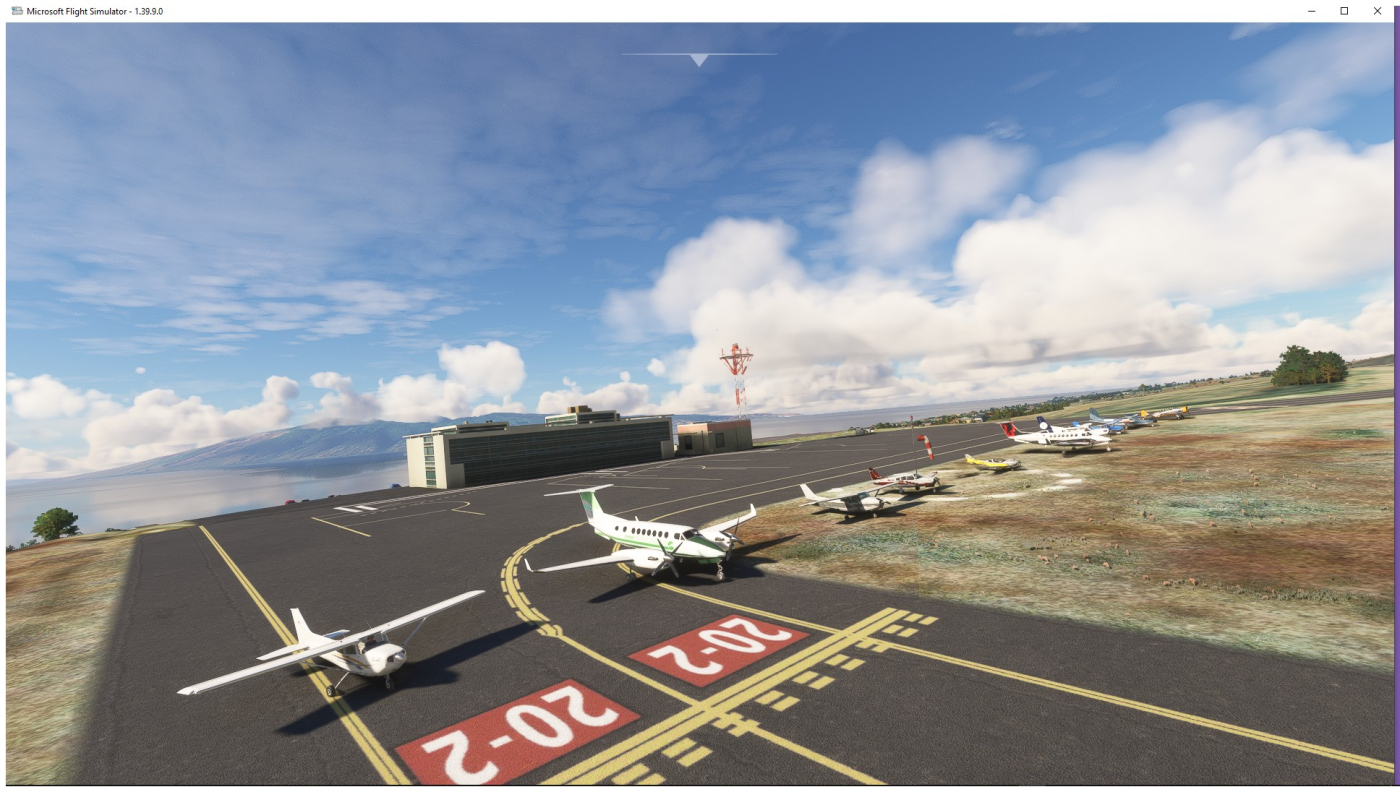Viewport: 1400px width, 792px height.
Task: Close the Microsoft Flight Simulator window
Action: click(1377, 11)
